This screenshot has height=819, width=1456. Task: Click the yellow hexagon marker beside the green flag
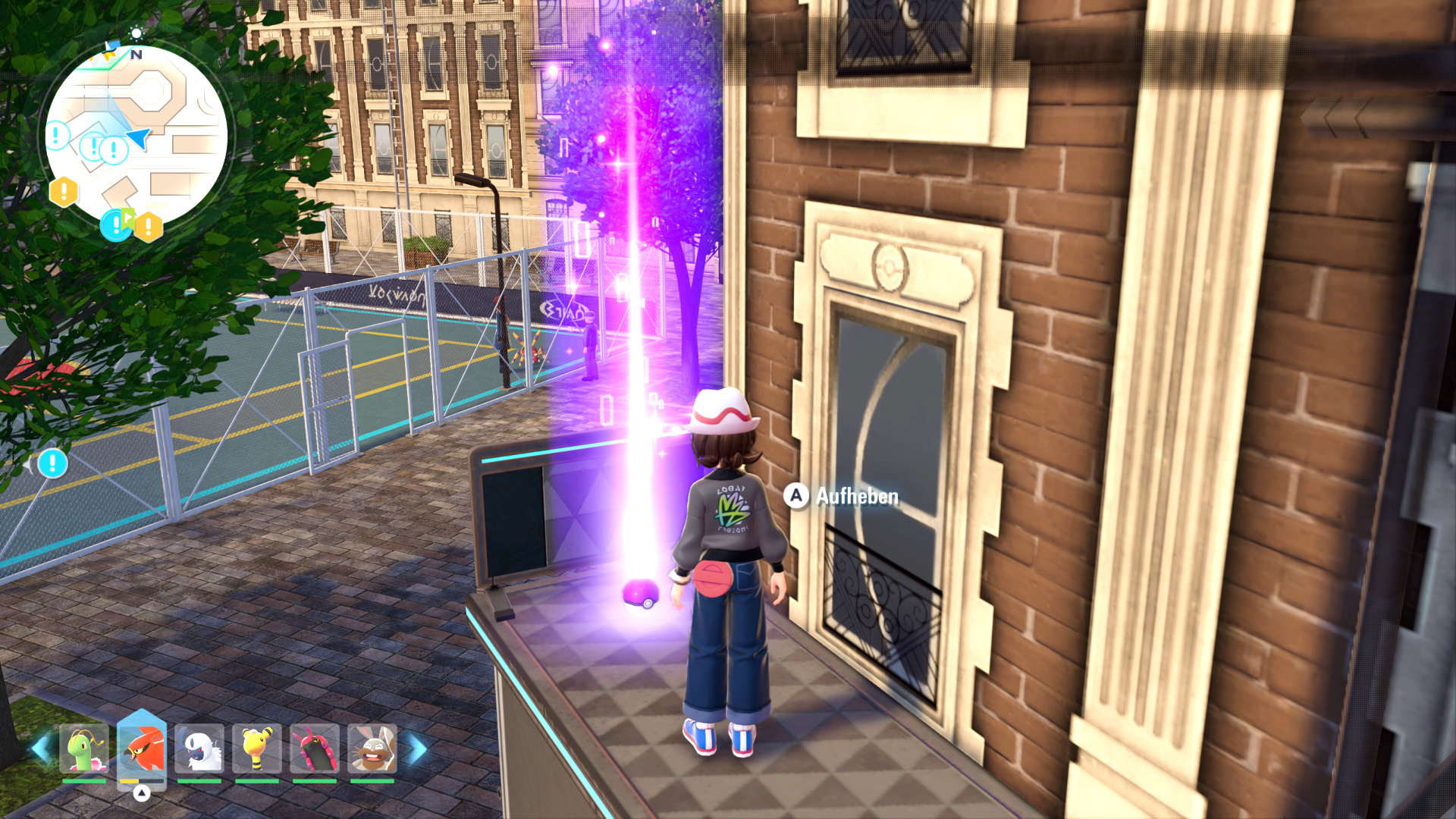[x=149, y=226]
